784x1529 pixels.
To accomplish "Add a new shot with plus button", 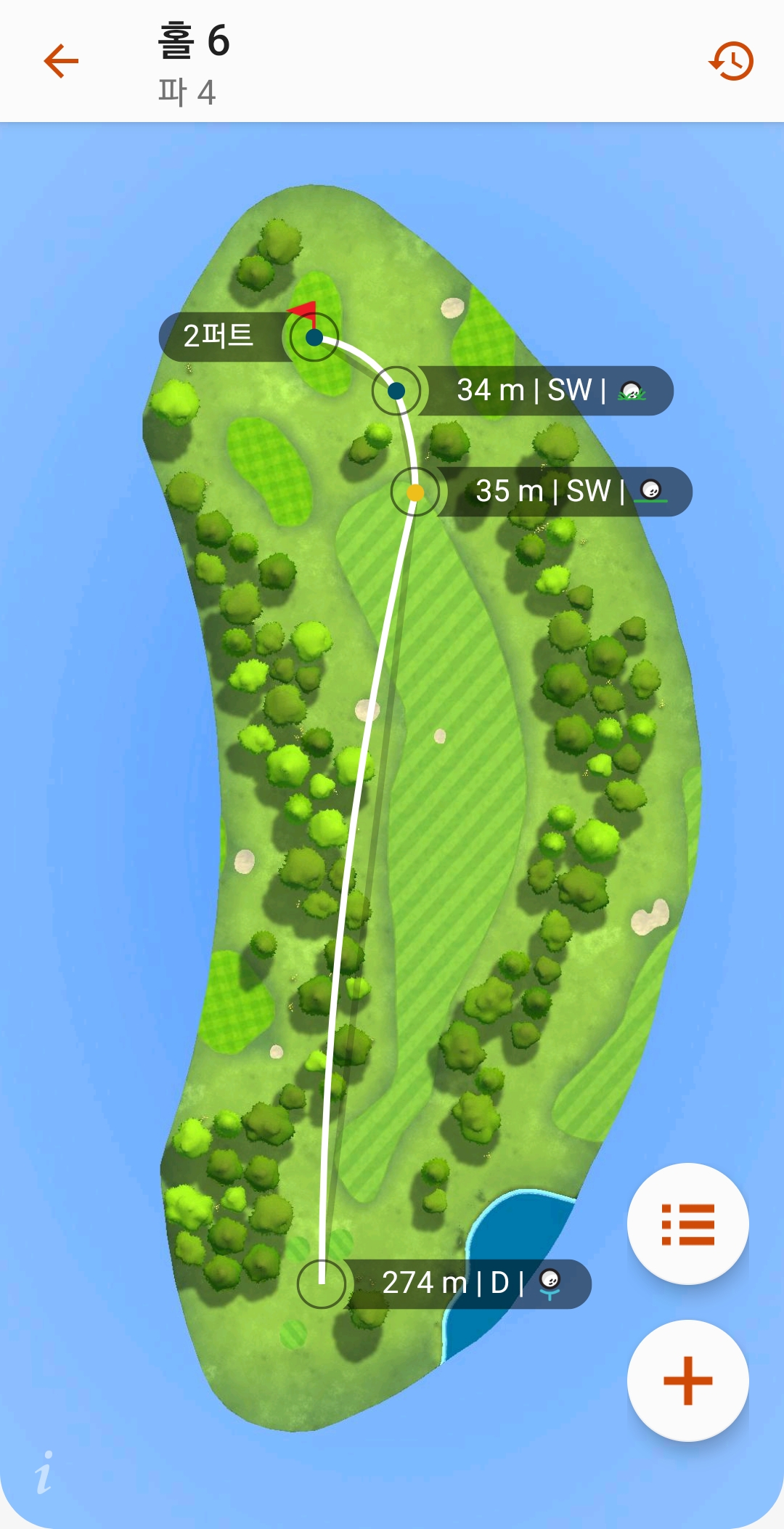I will click(x=687, y=1380).
